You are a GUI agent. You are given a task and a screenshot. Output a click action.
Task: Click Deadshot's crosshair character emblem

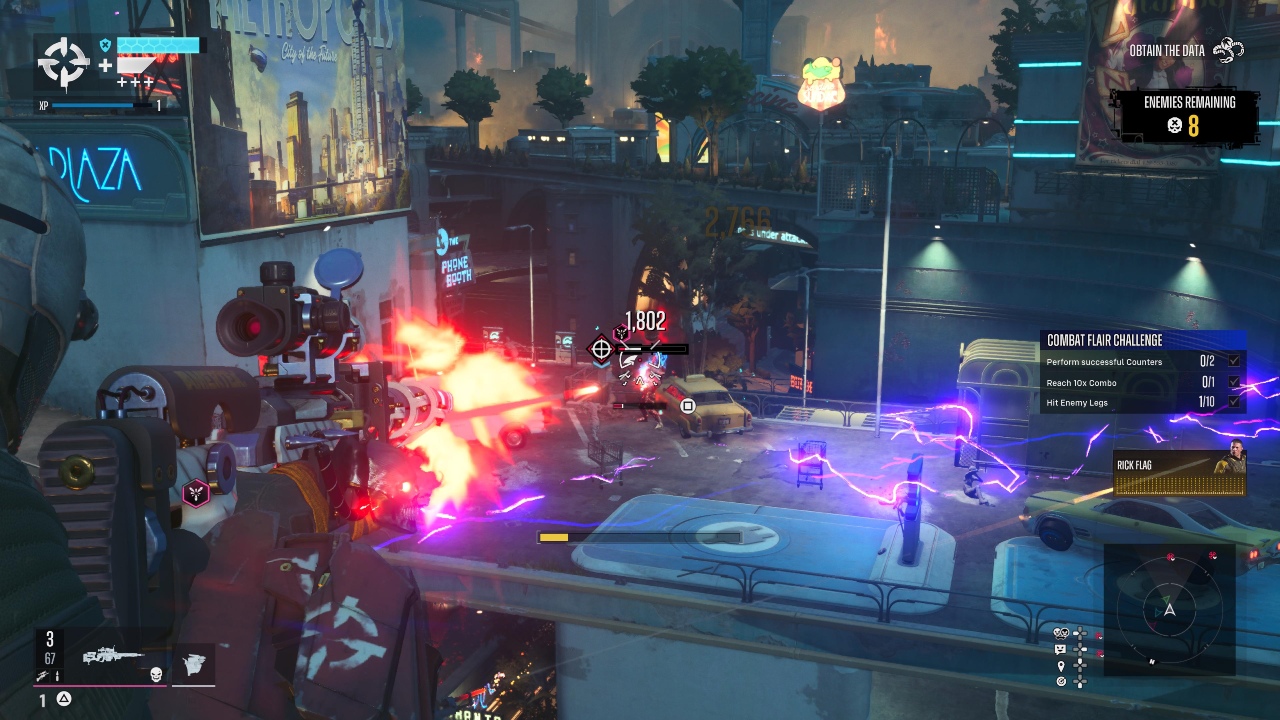tap(64, 64)
